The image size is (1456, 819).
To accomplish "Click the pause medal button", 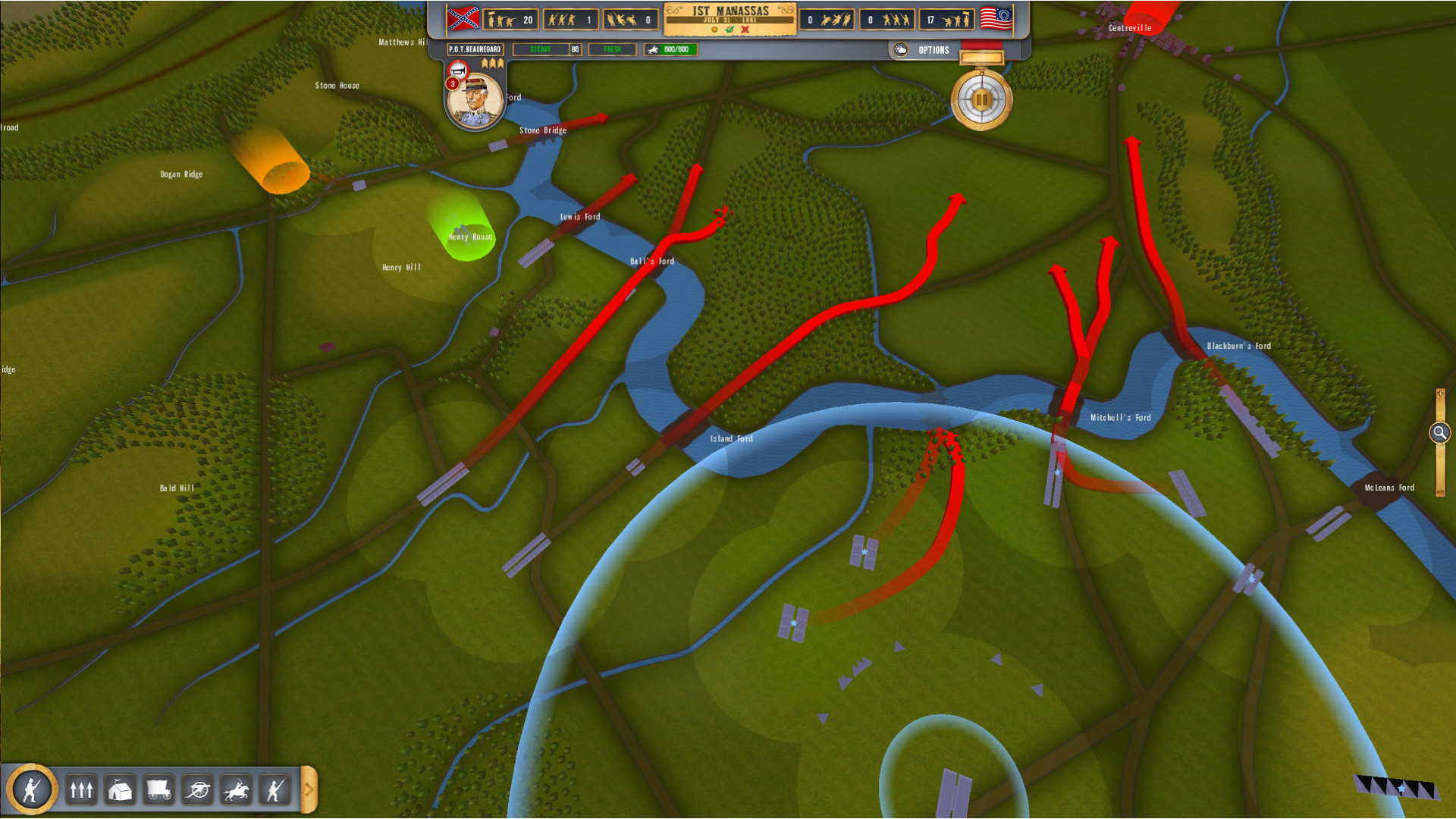I will 981,100.
